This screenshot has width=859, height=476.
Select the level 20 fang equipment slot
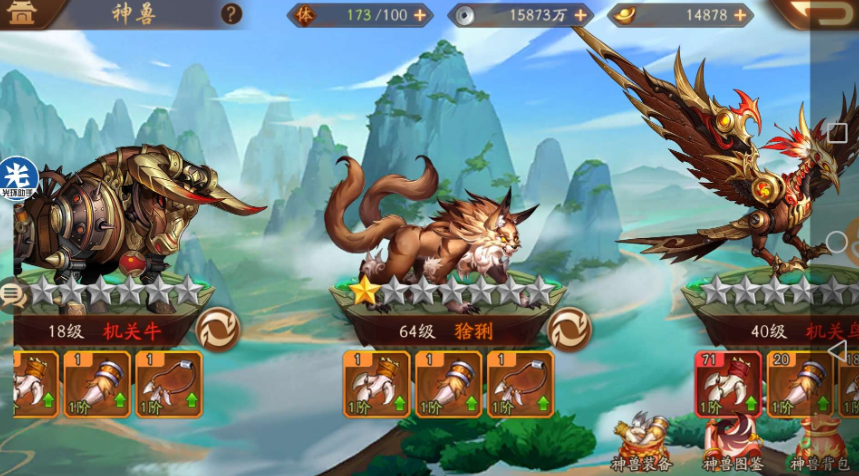[x=799, y=384]
